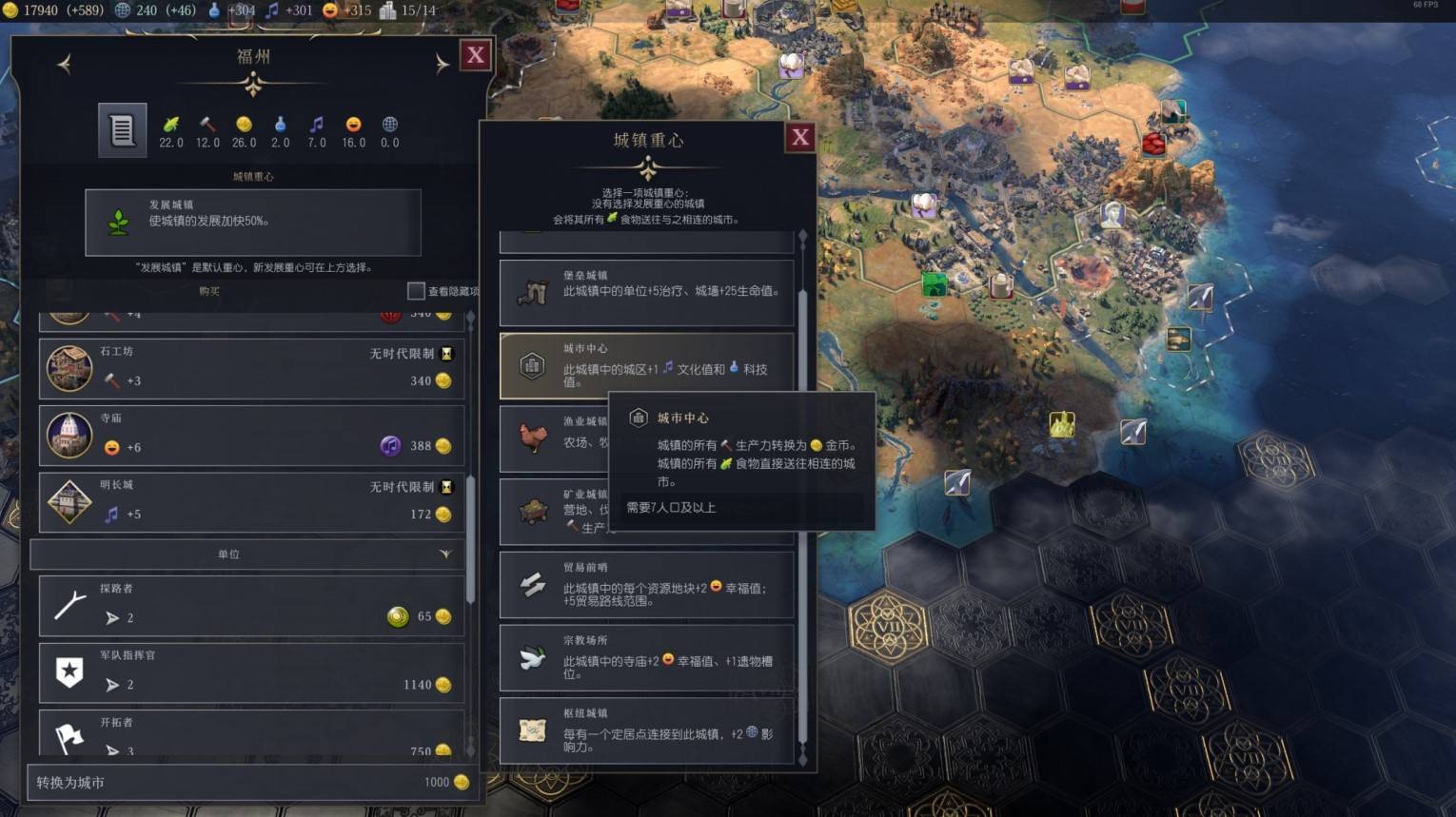Viewport: 1456px width, 817px height.
Task: Purchase the 明长城 building
Action: (251, 501)
